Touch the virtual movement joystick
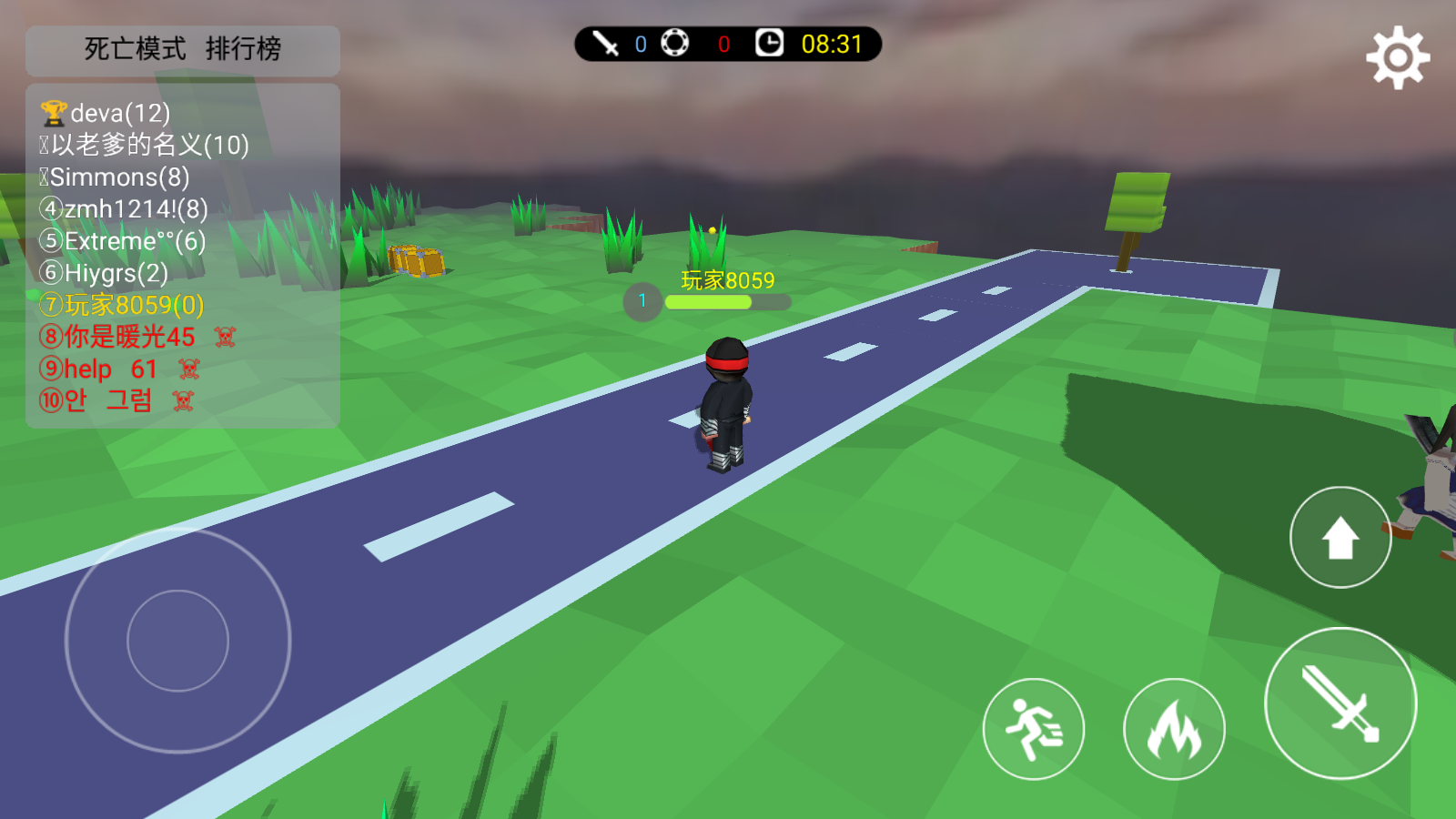This screenshot has height=819, width=1456. (x=178, y=641)
